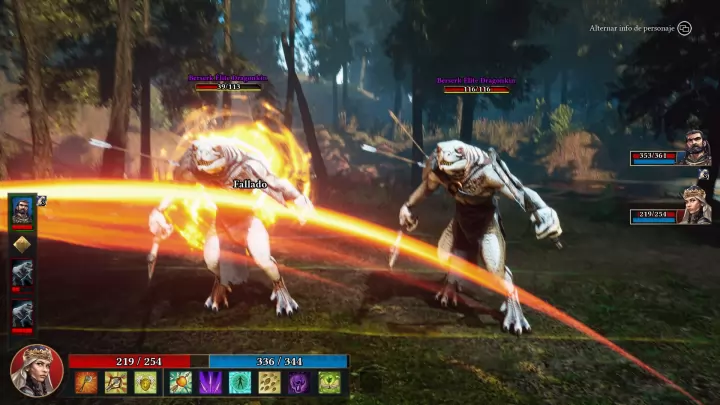Activate the golden winged shield ability
Screen dimensions: 720x405
pyautogui.click(x=146, y=382)
